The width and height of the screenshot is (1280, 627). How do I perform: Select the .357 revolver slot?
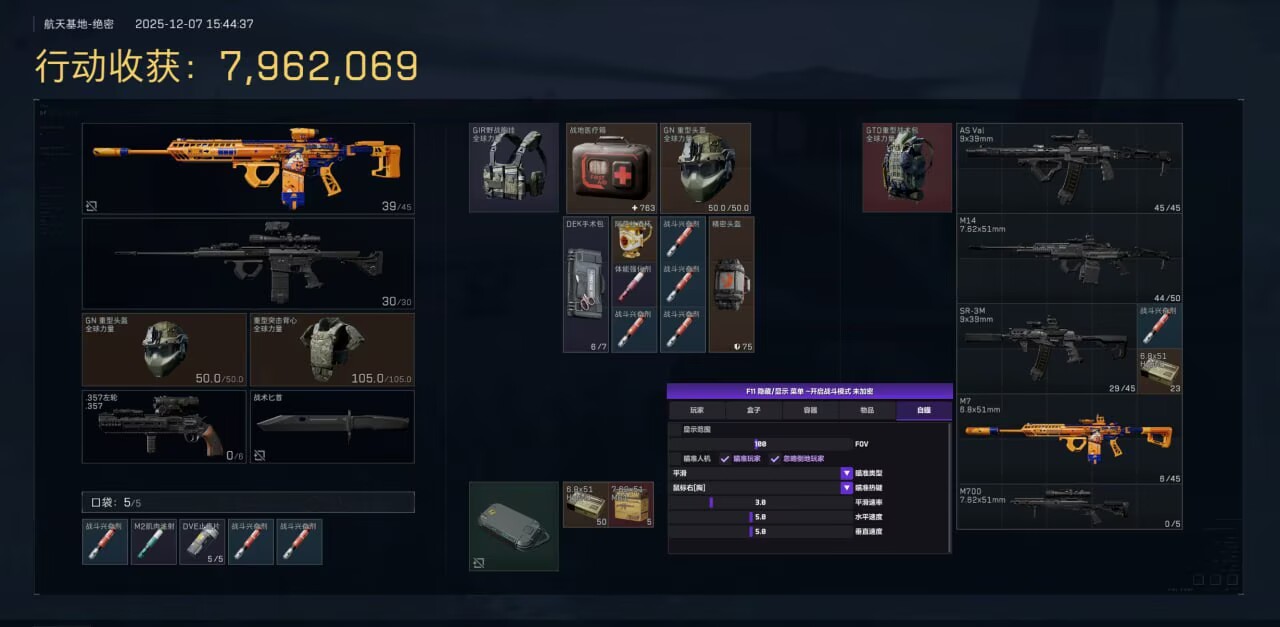coord(164,427)
